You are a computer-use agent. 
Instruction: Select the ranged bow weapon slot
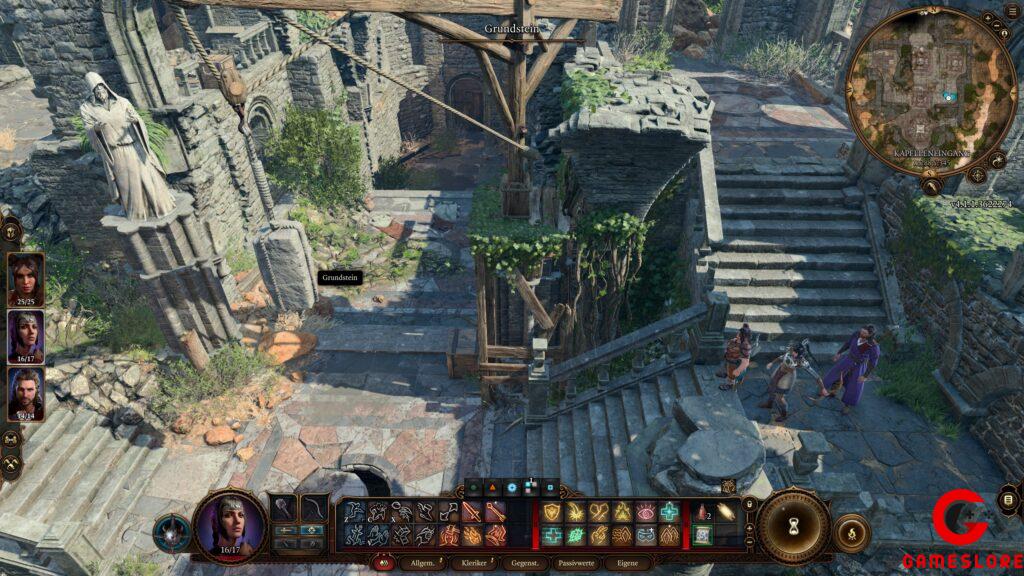pos(314,507)
